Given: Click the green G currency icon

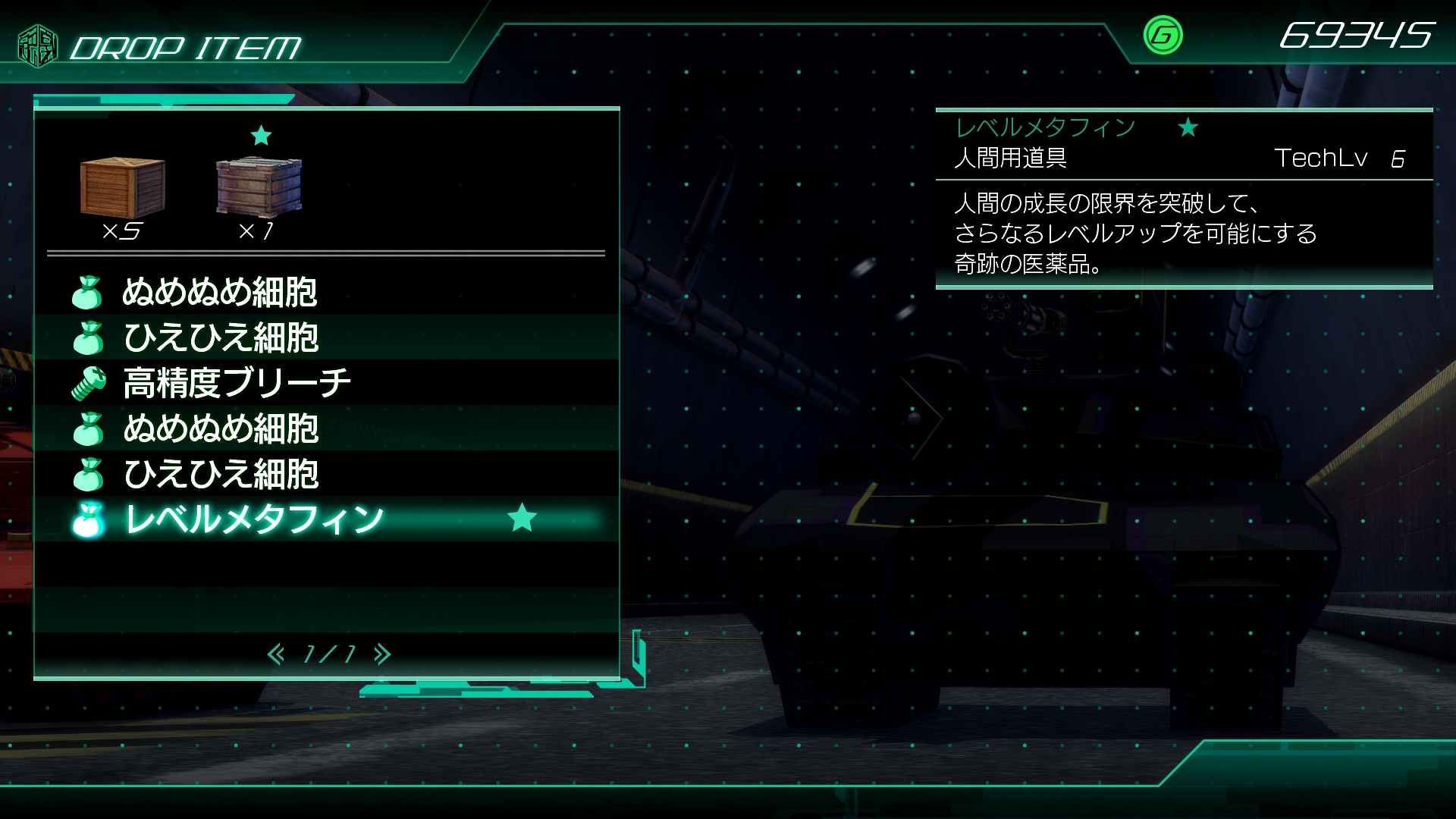Looking at the screenshot, I should coord(1163,35).
